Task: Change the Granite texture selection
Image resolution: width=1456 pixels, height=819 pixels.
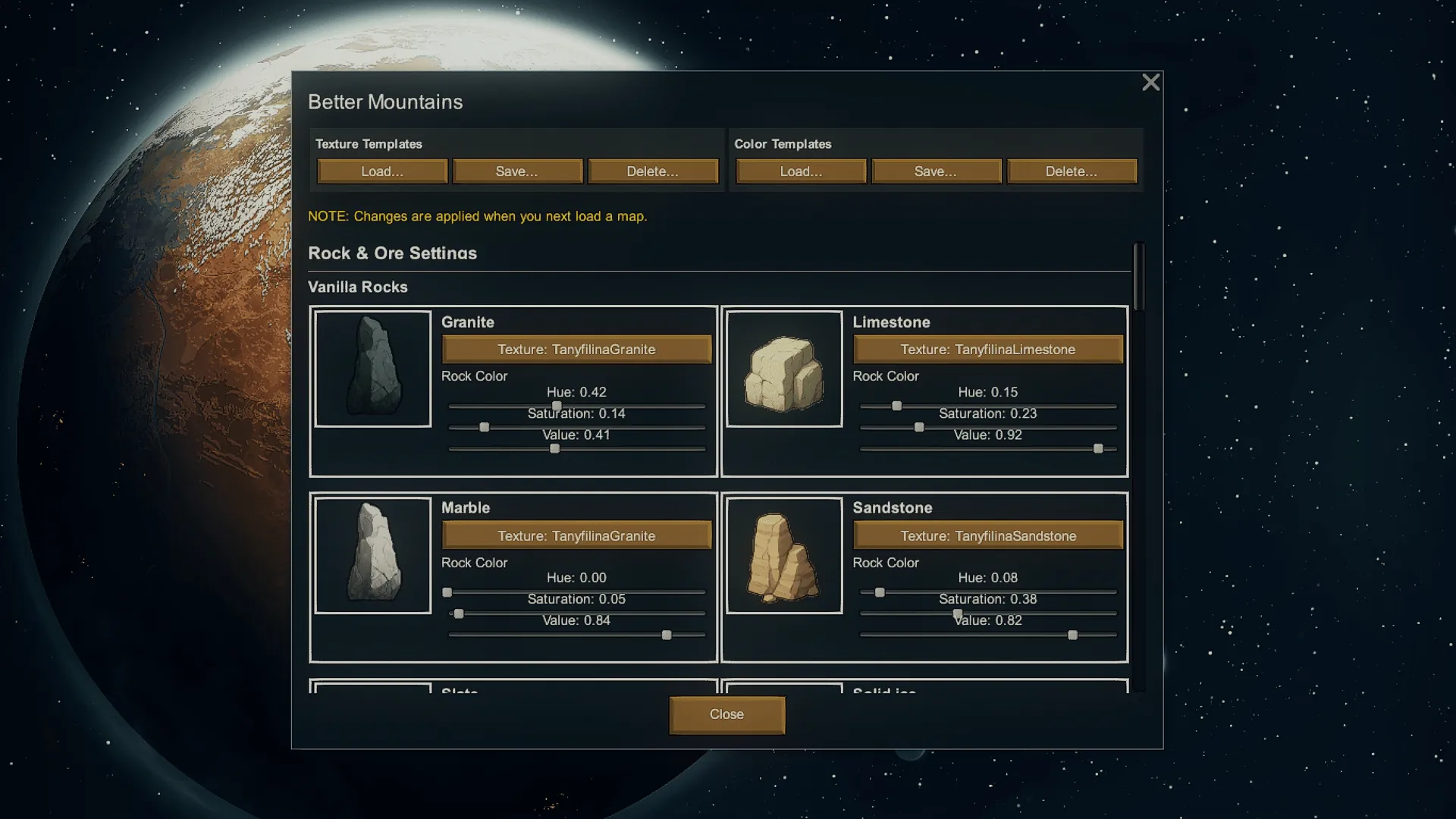Action: click(x=576, y=350)
